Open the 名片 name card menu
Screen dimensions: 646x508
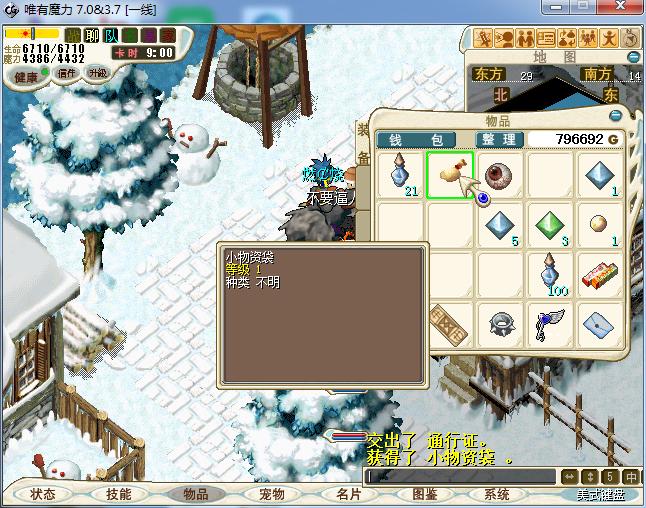coord(347,494)
